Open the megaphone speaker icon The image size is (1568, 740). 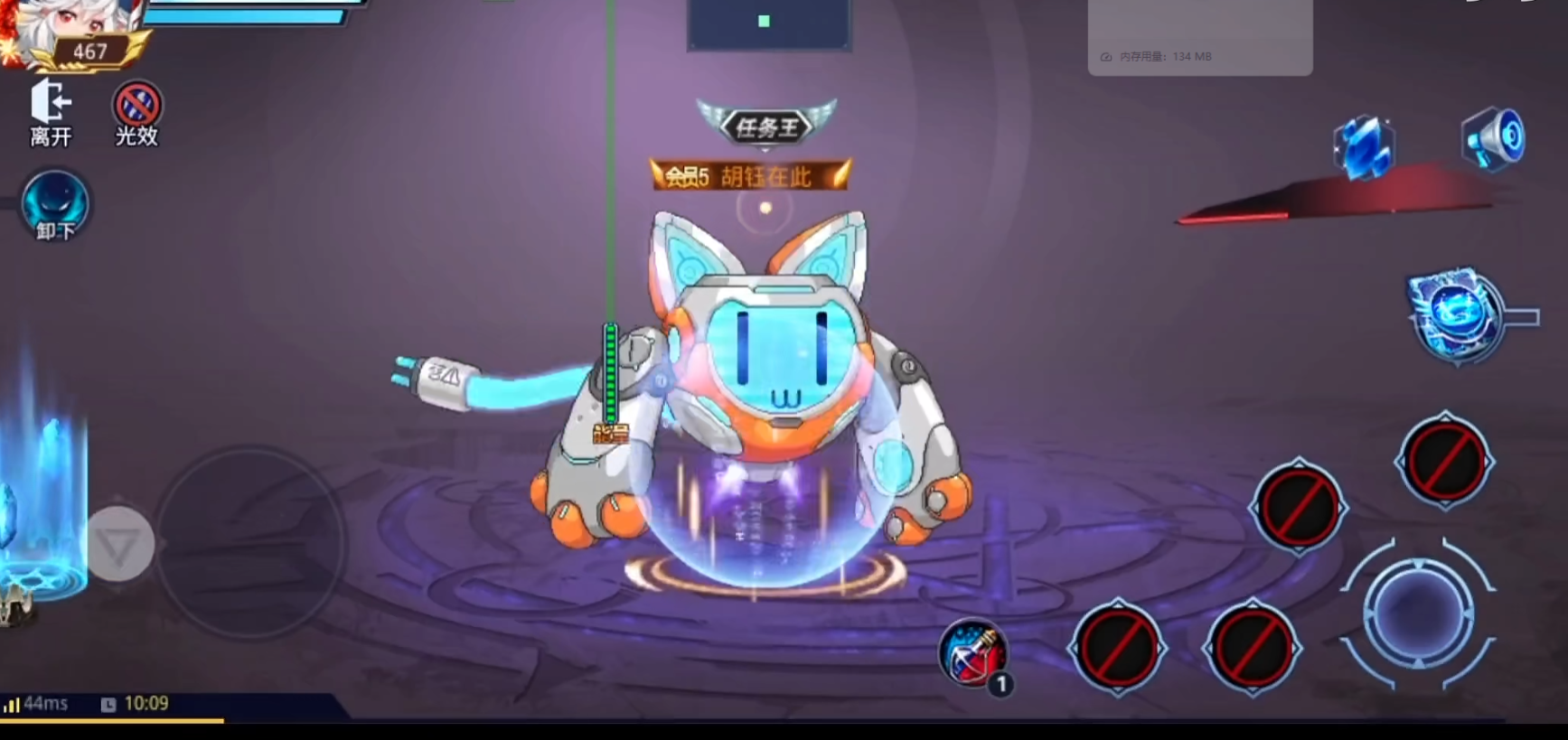coord(1493,140)
